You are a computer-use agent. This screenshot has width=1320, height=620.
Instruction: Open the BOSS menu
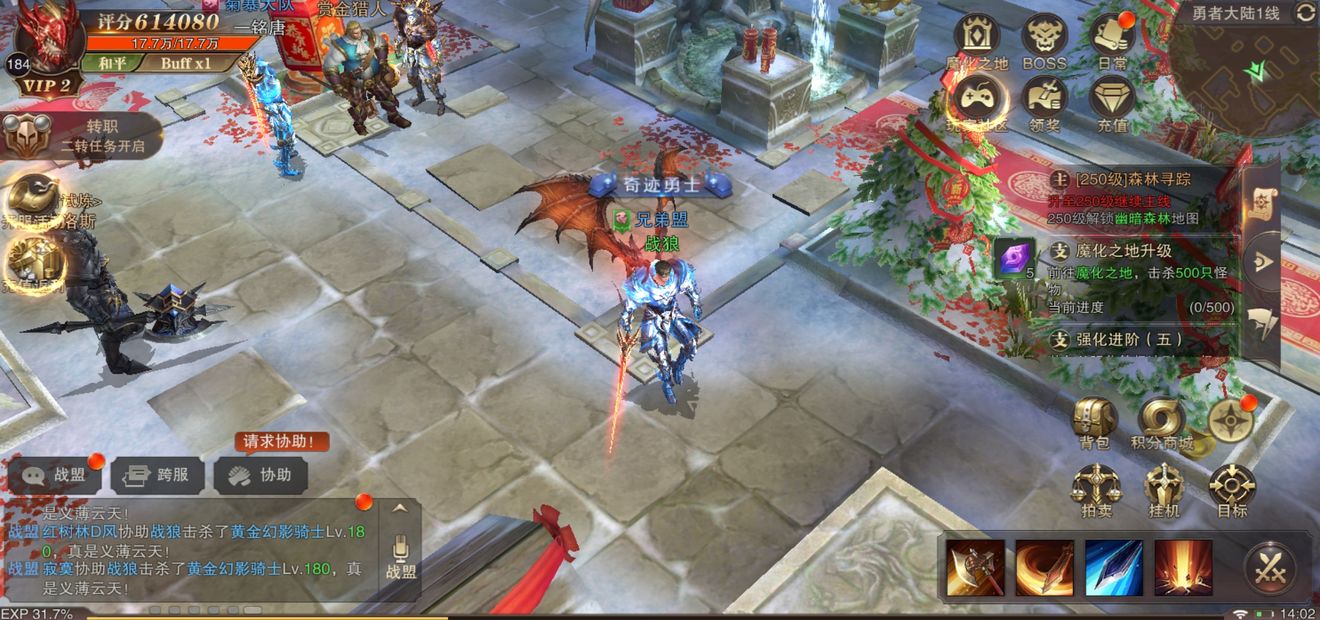(1044, 38)
